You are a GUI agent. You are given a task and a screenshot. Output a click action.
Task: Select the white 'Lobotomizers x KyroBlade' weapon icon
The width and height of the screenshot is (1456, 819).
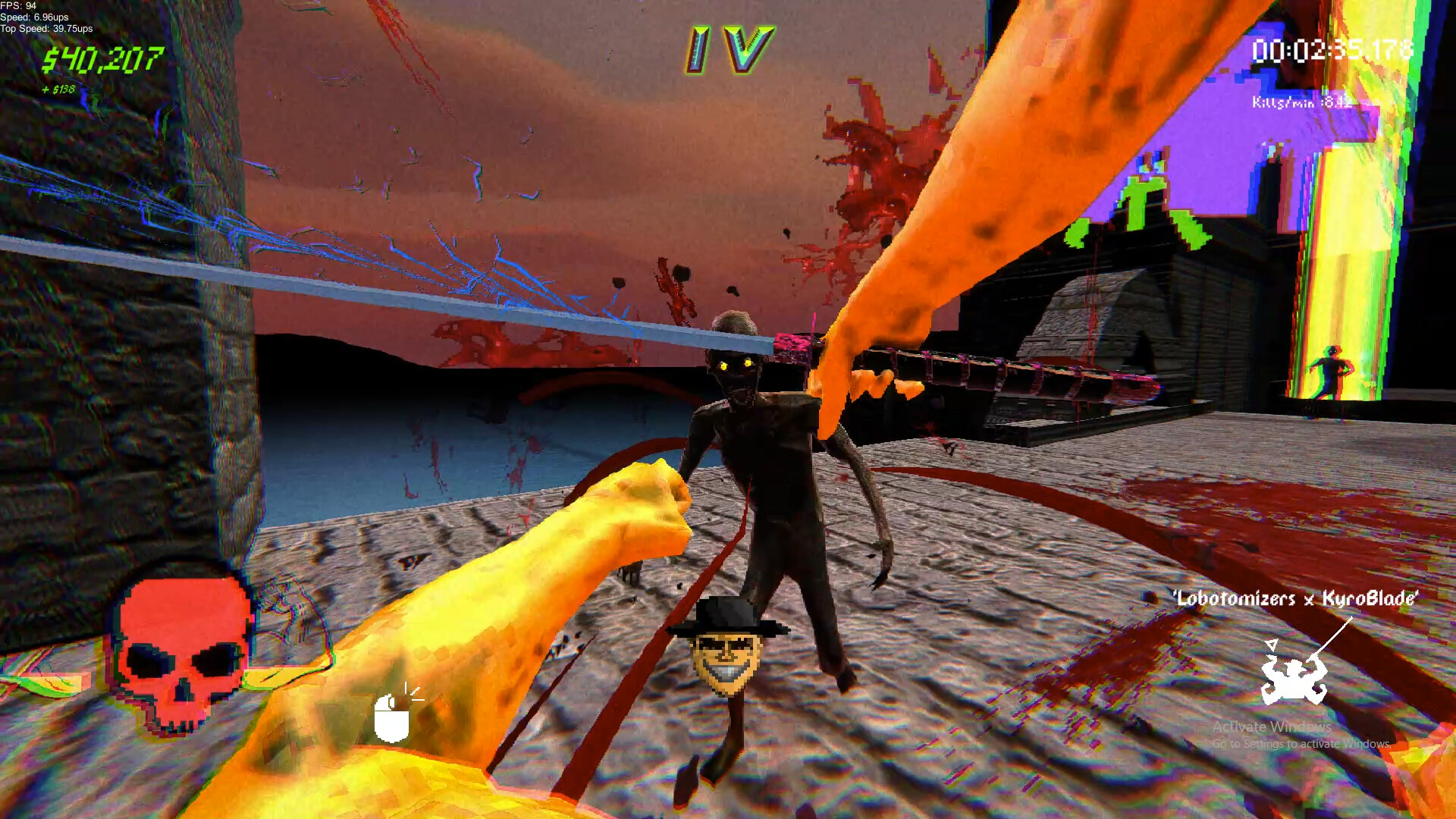[x=1294, y=679]
